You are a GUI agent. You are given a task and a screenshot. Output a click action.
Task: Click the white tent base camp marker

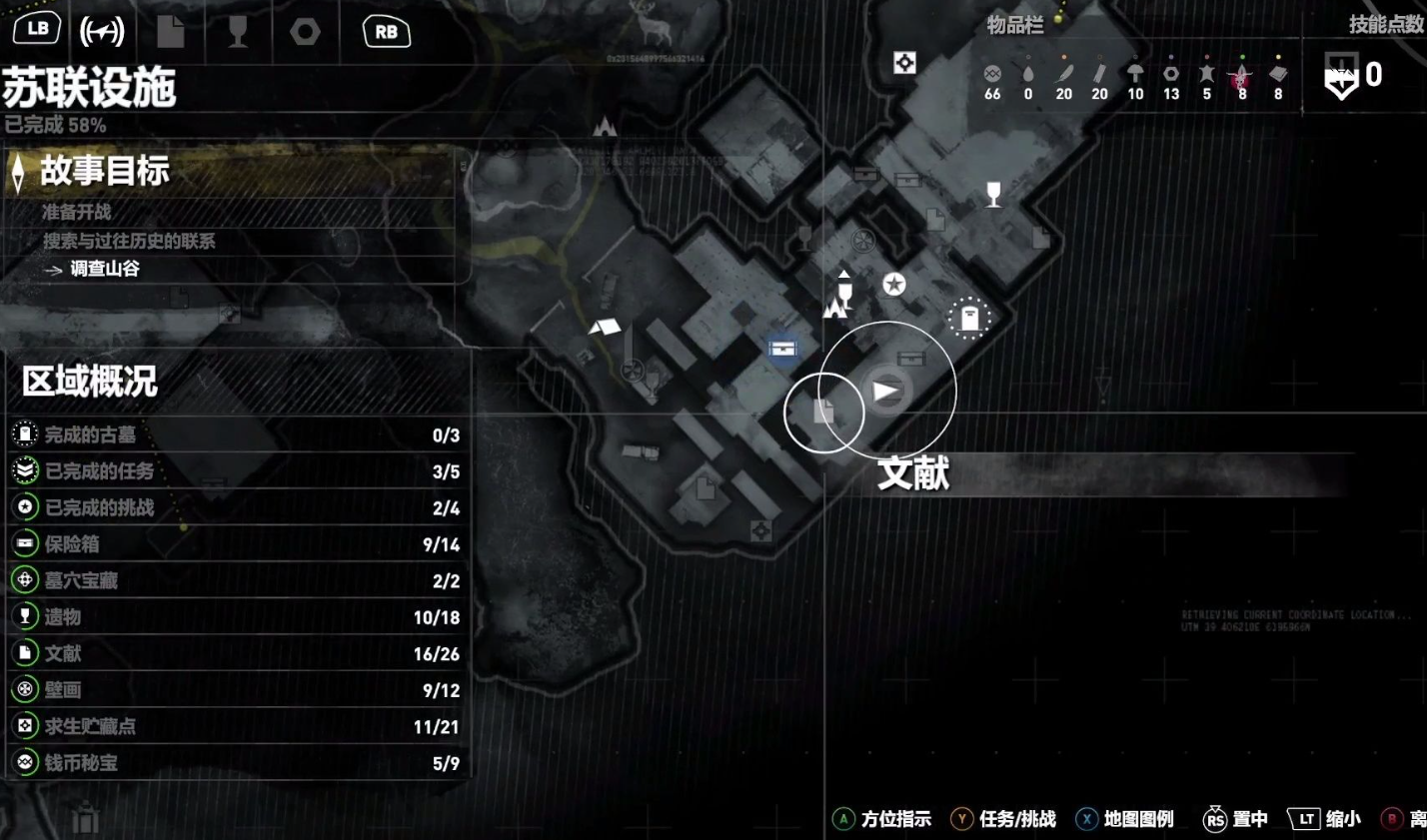click(604, 327)
